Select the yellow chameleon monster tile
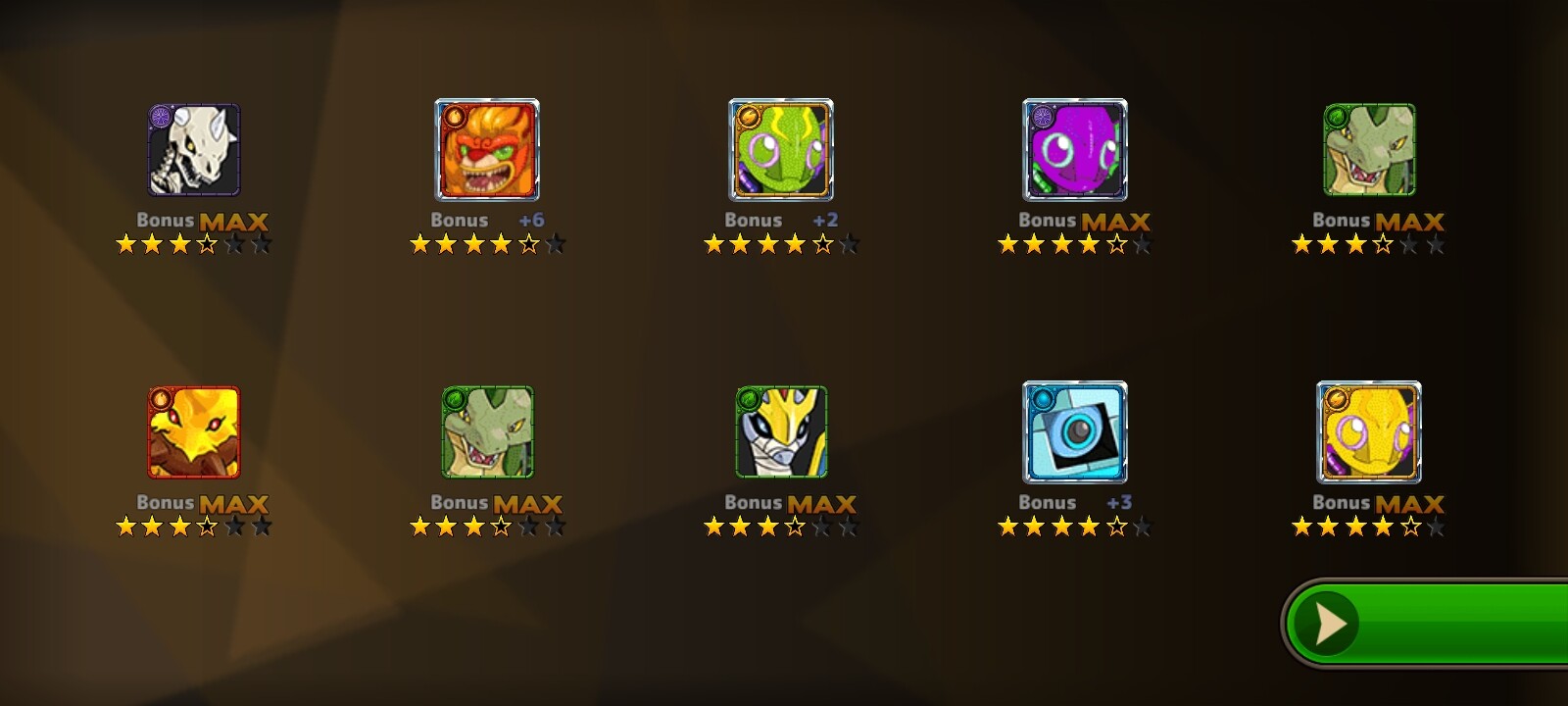Viewport: 1568px width, 706px height. pos(1369,432)
